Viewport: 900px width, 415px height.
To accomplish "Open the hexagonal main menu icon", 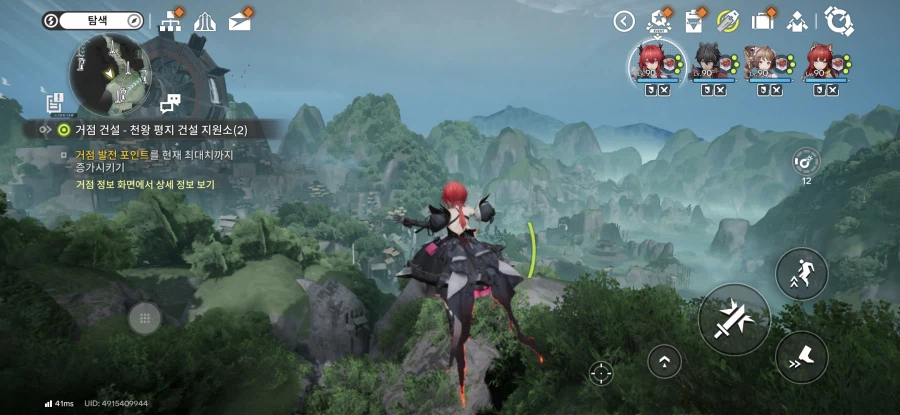I will (836, 20).
